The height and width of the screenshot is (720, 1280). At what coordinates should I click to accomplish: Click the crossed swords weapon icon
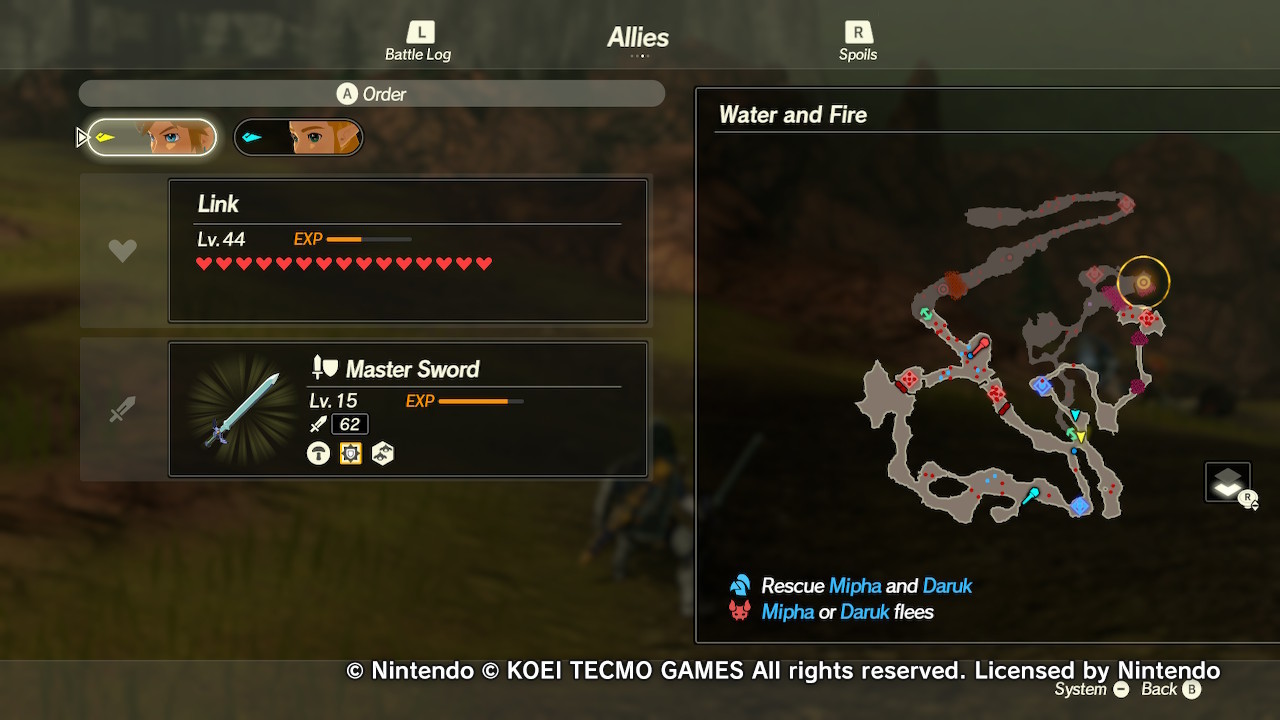pos(122,408)
